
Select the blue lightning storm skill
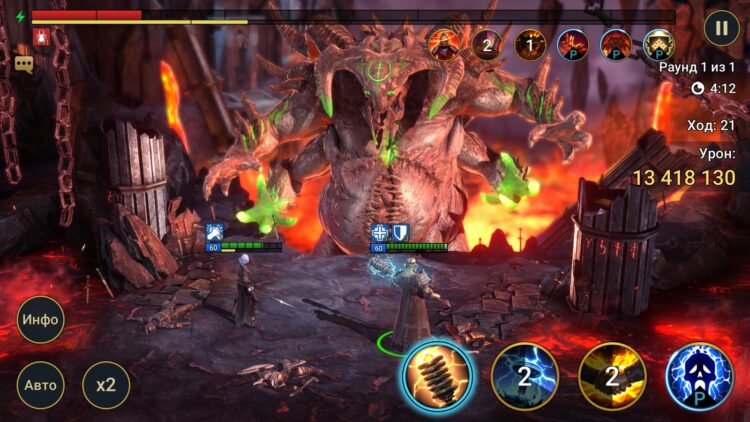524,376
